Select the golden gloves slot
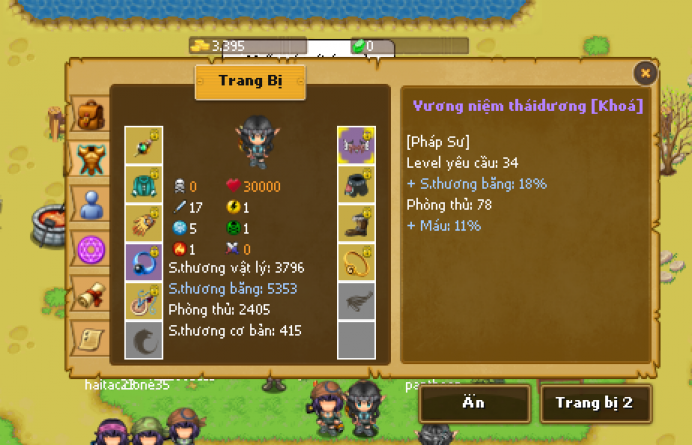The image size is (692, 445). [143, 223]
